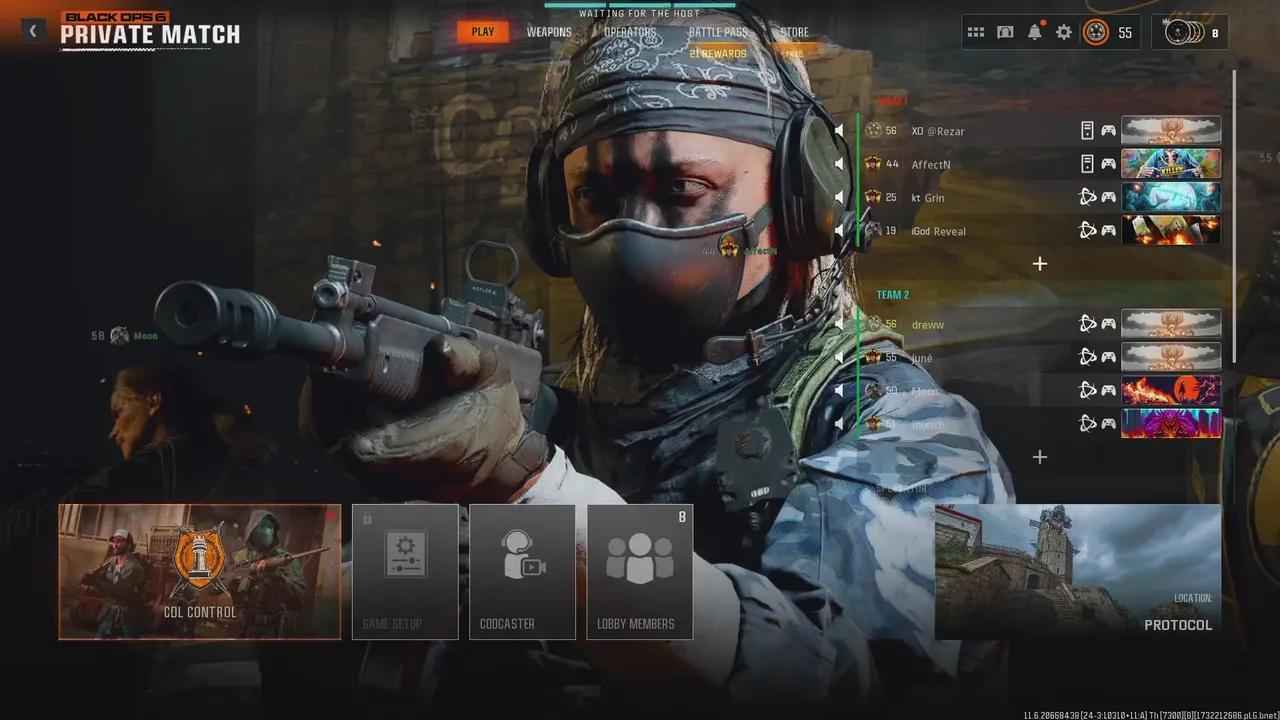Open the Lobby Members panel
The height and width of the screenshot is (720, 1280).
[x=640, y=570]
